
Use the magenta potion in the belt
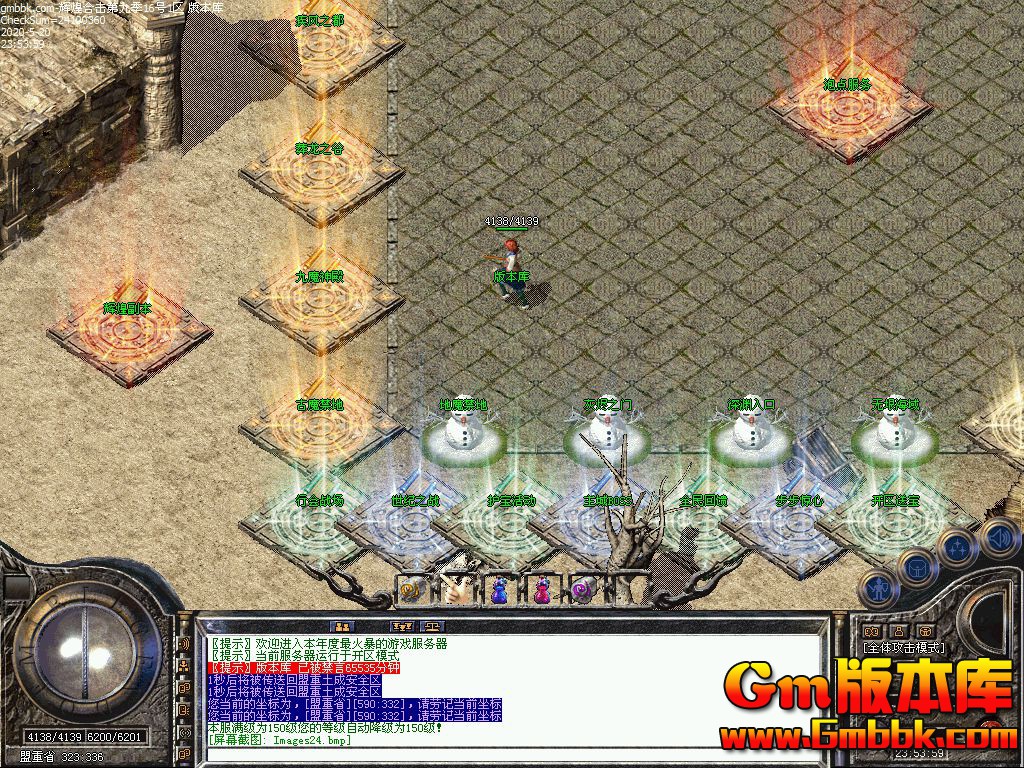pos(541,591)
